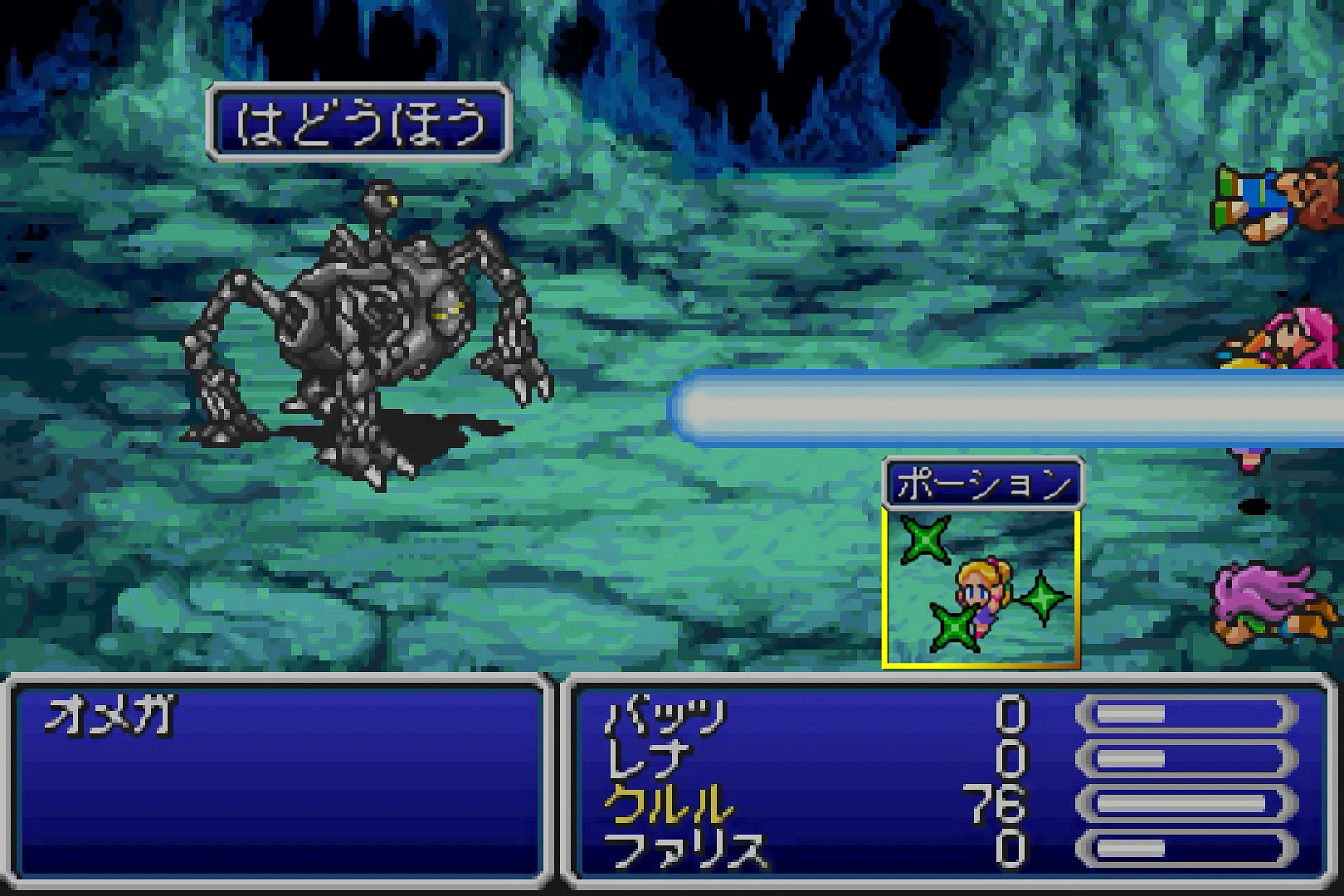The image size is (1344, 896).
Task: Click the yellow-framed Krile target box
Action: (x=981, y=587)
